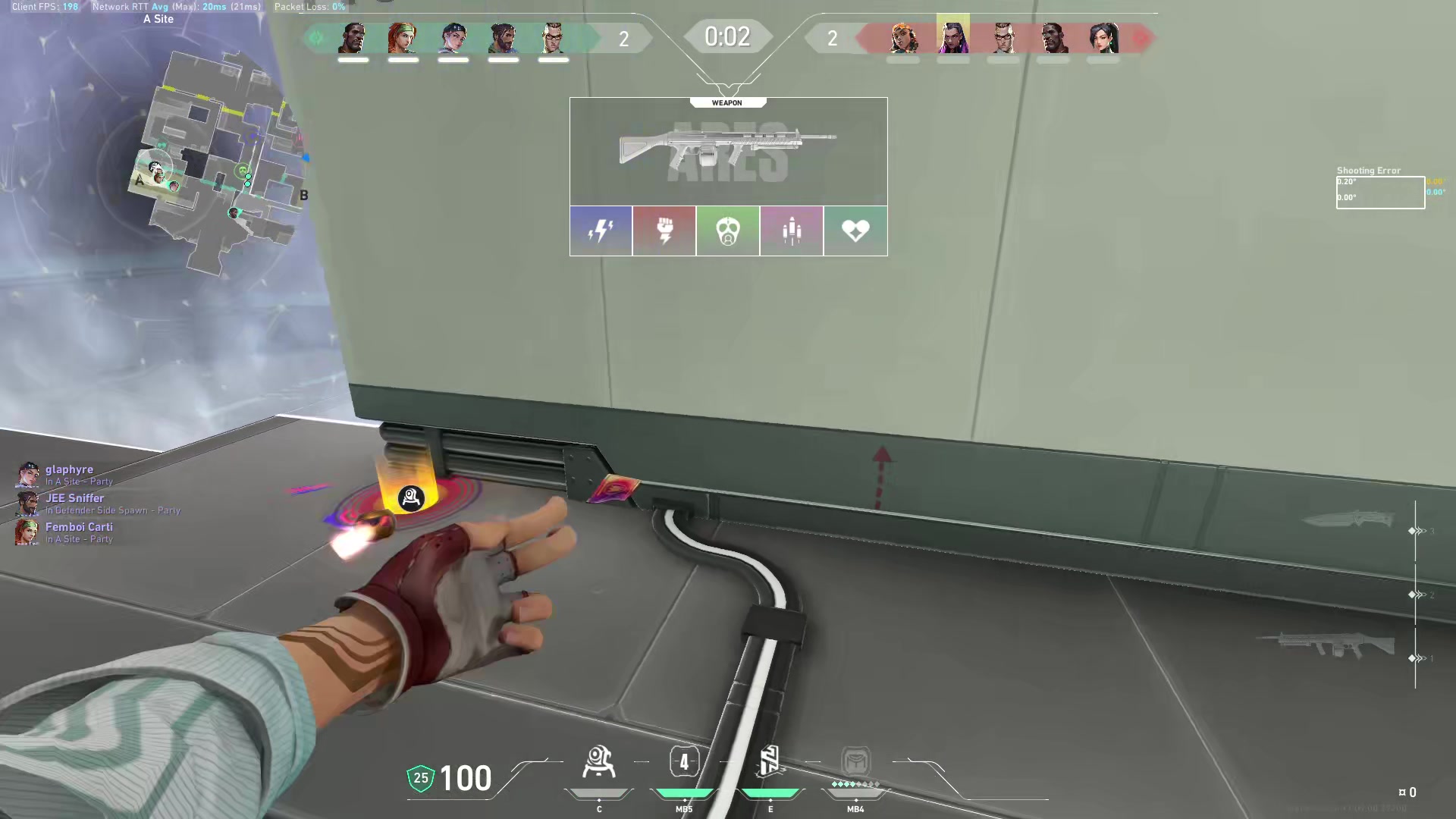Screen dimensions: 1456x819
Task: Activate the E signature ability icon
Action: click(770, 762)
